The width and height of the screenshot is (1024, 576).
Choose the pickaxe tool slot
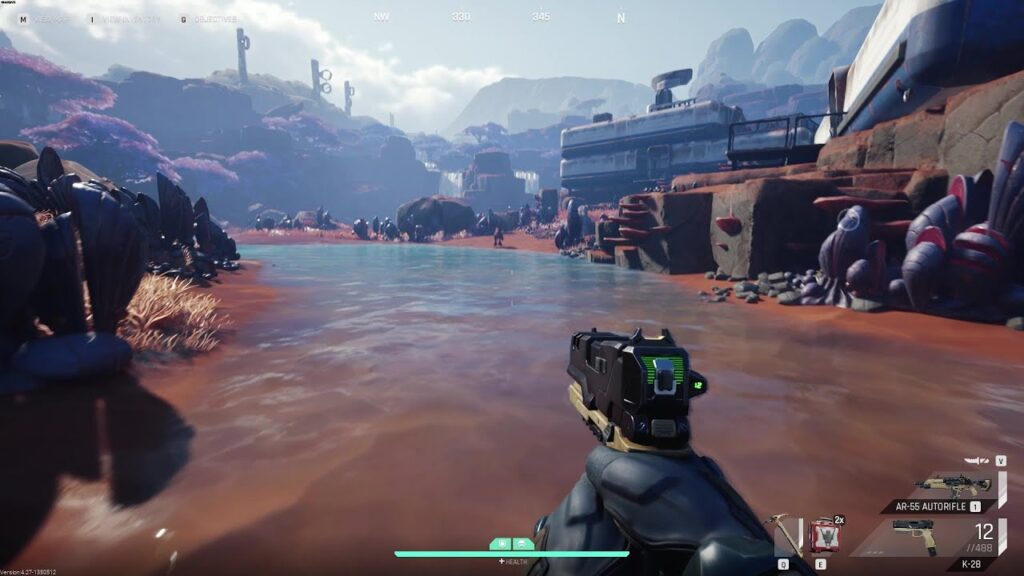pyautogui.click(x=787, y=533)
